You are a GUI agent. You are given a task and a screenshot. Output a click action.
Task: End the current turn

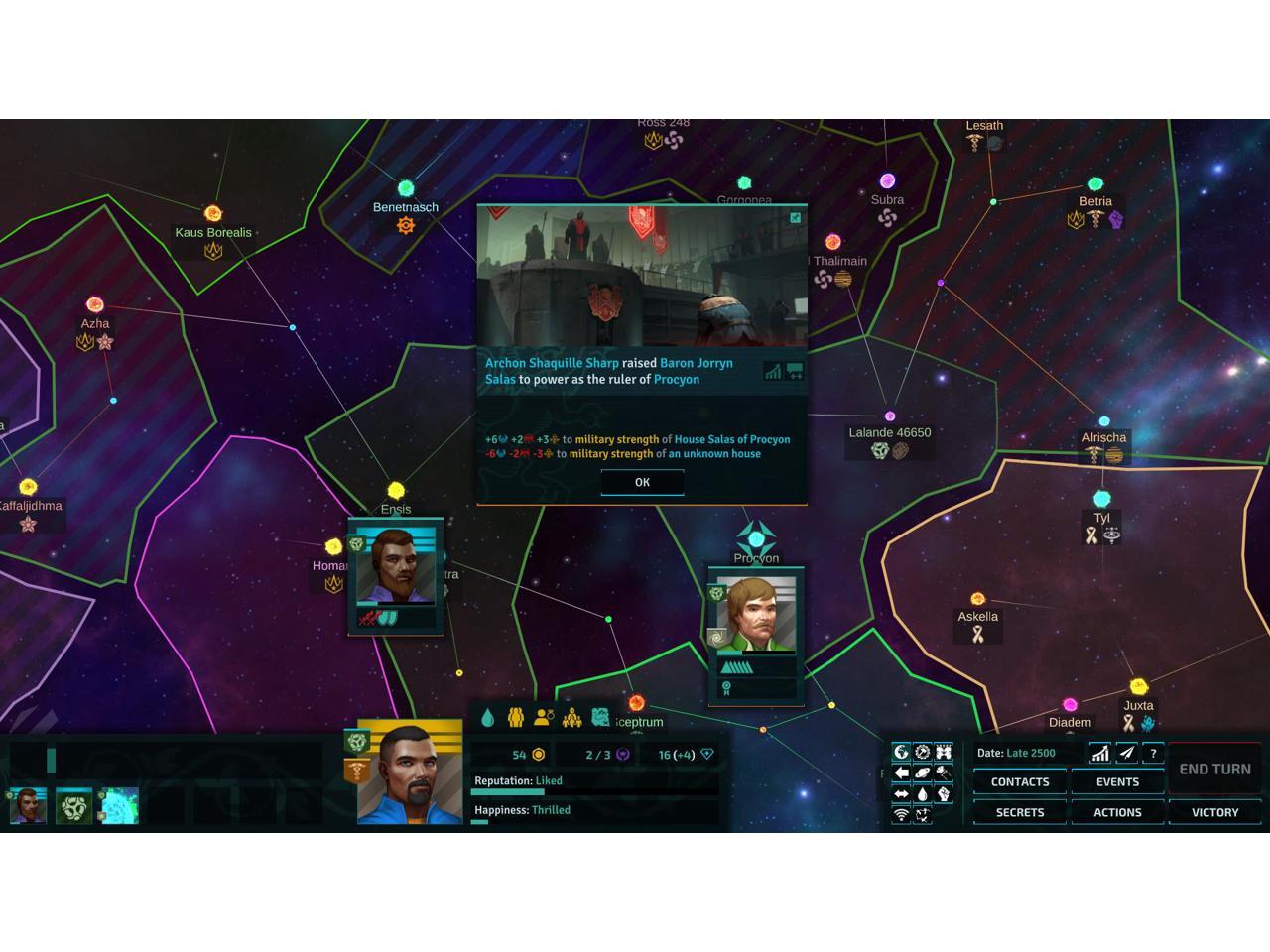(1214, 769)
